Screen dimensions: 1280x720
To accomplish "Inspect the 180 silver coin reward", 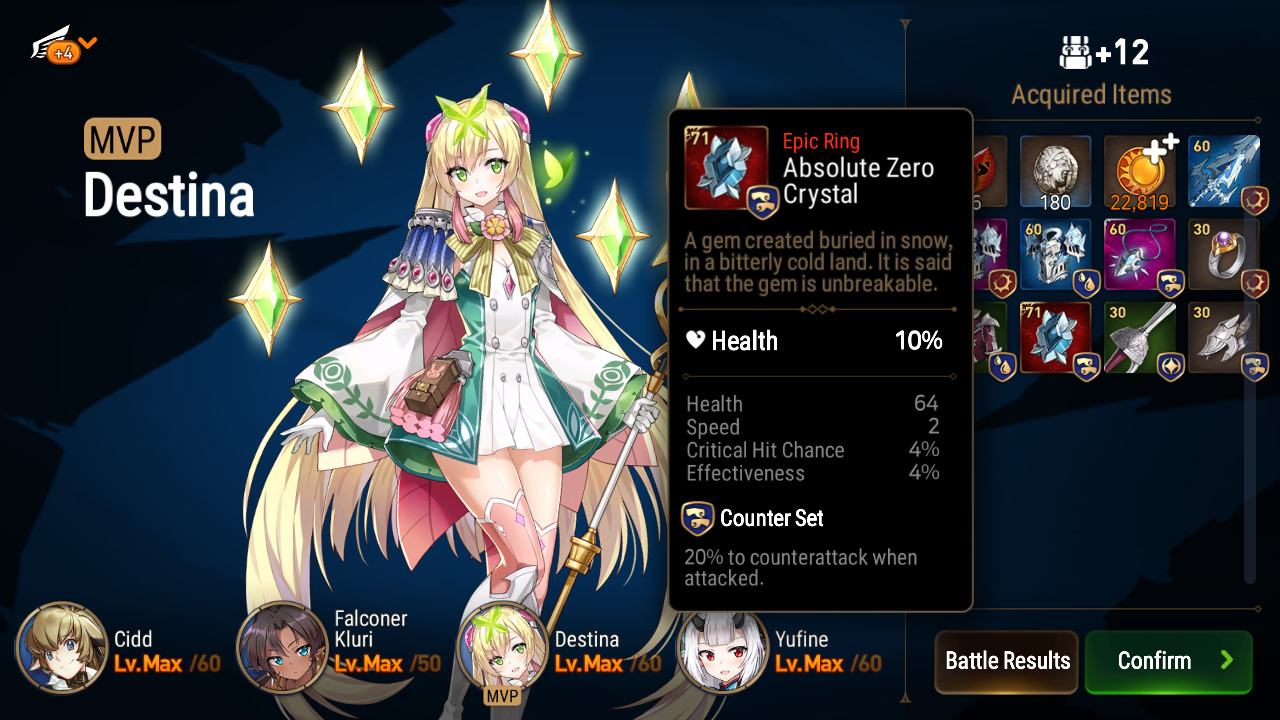I will click(x=1055, y=172).
